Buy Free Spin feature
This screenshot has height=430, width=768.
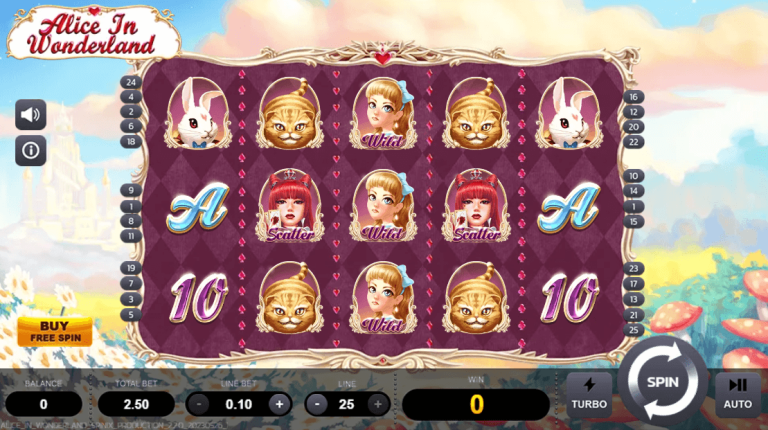coord(54,331)
